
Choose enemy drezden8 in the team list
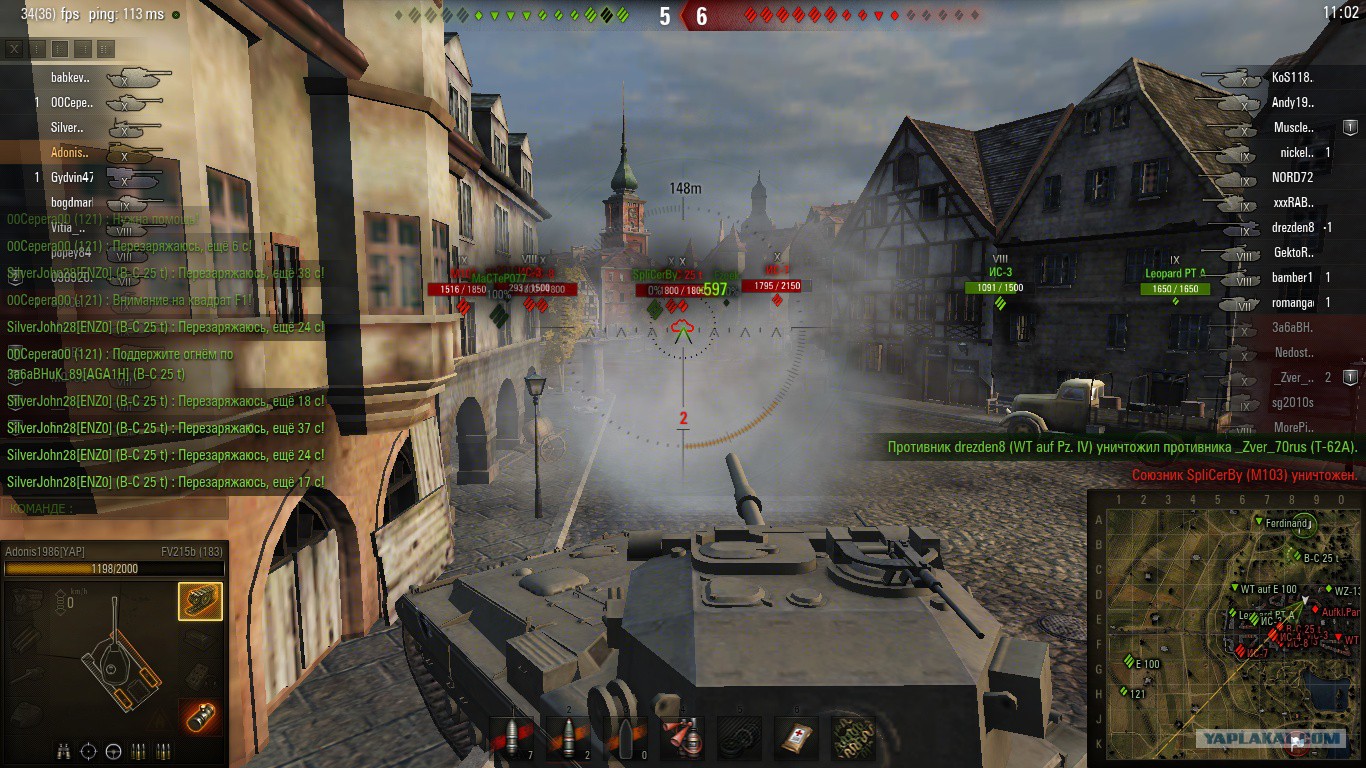click(1293, 228)
